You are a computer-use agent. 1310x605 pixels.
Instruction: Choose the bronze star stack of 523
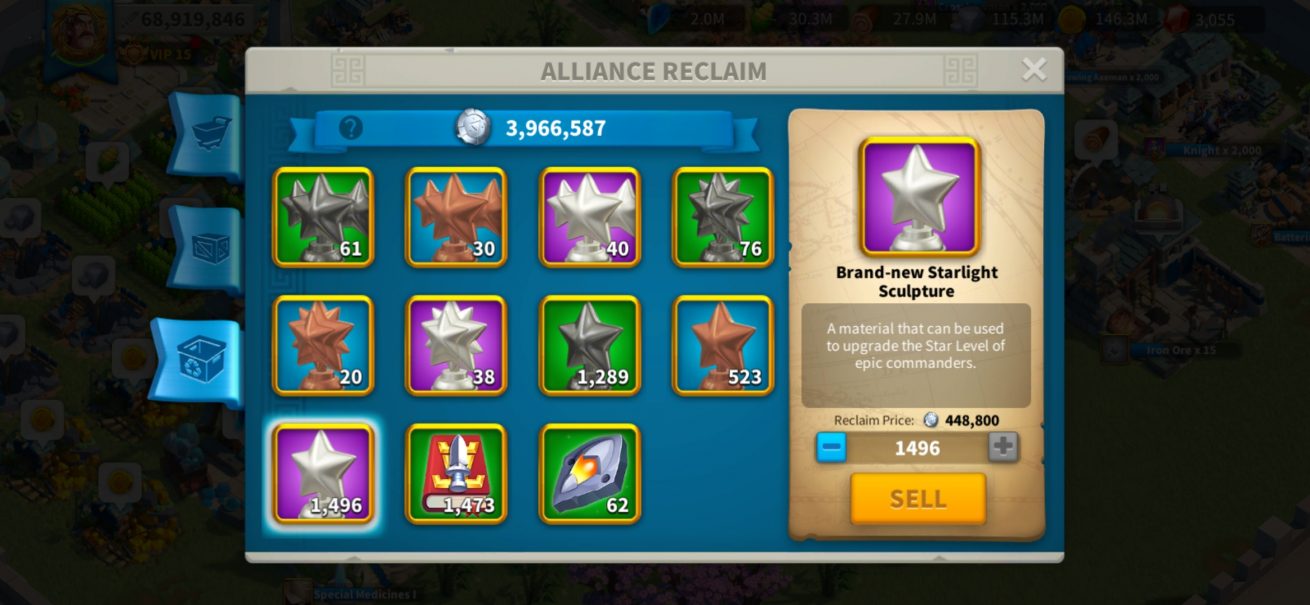click(723, 345)
